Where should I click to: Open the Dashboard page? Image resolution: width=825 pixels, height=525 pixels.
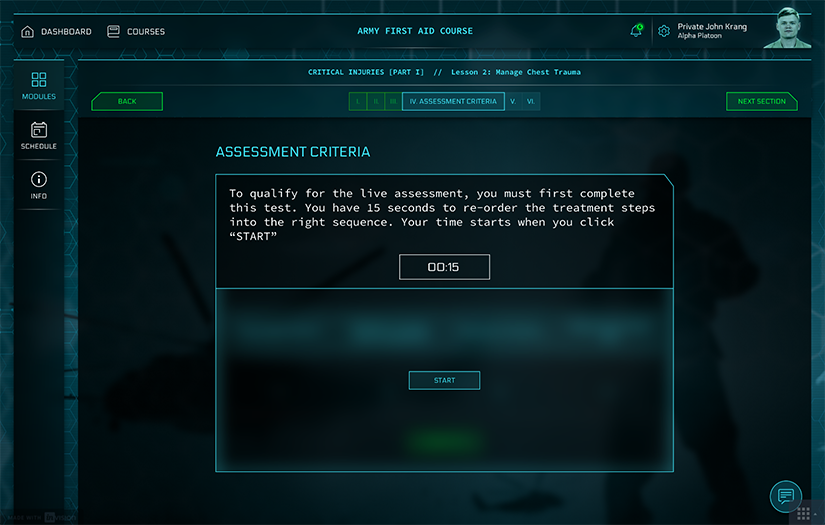56,31
